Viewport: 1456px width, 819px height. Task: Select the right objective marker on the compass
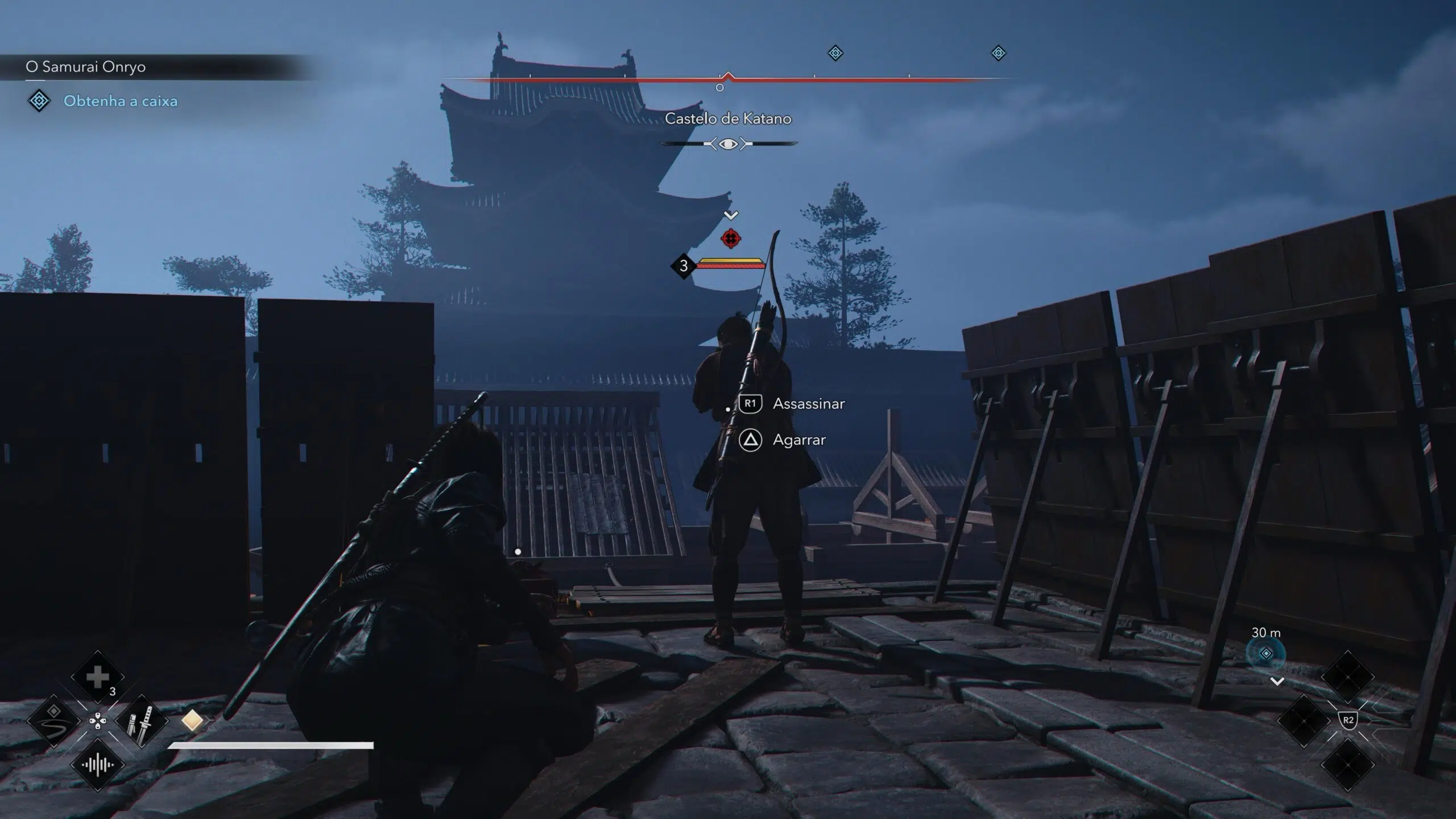pyautogui.click(x=998, y=53)
